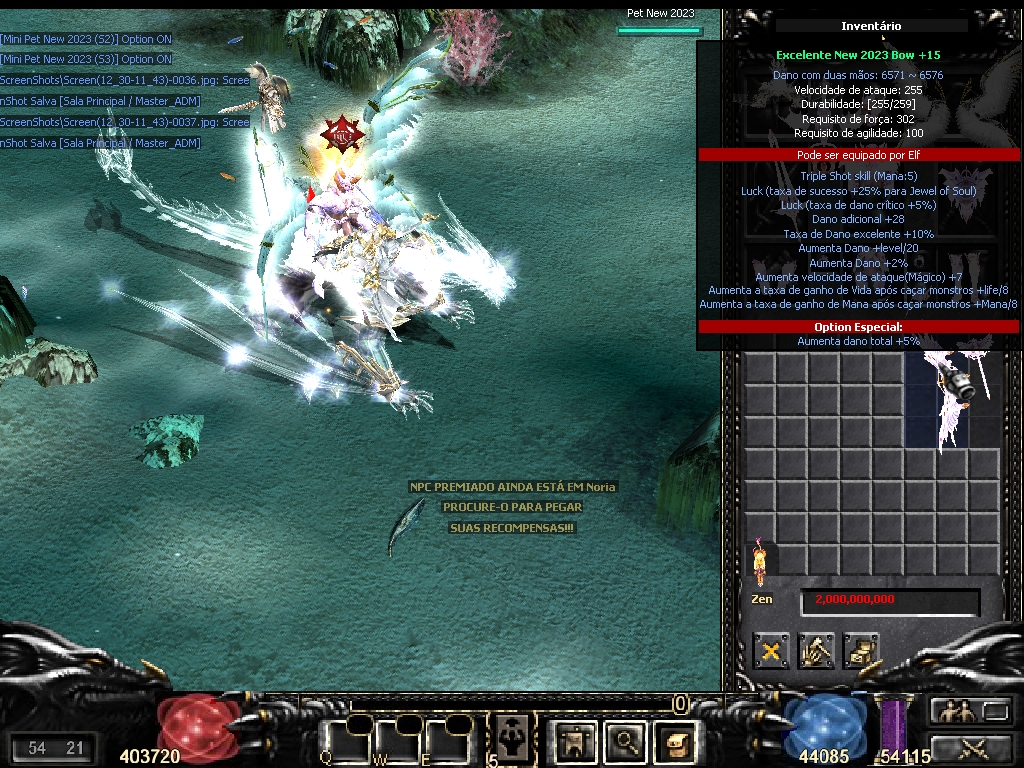The image size is (1024, 768).
Task: Select the E hotkey item slot
Action: point(446,740)
